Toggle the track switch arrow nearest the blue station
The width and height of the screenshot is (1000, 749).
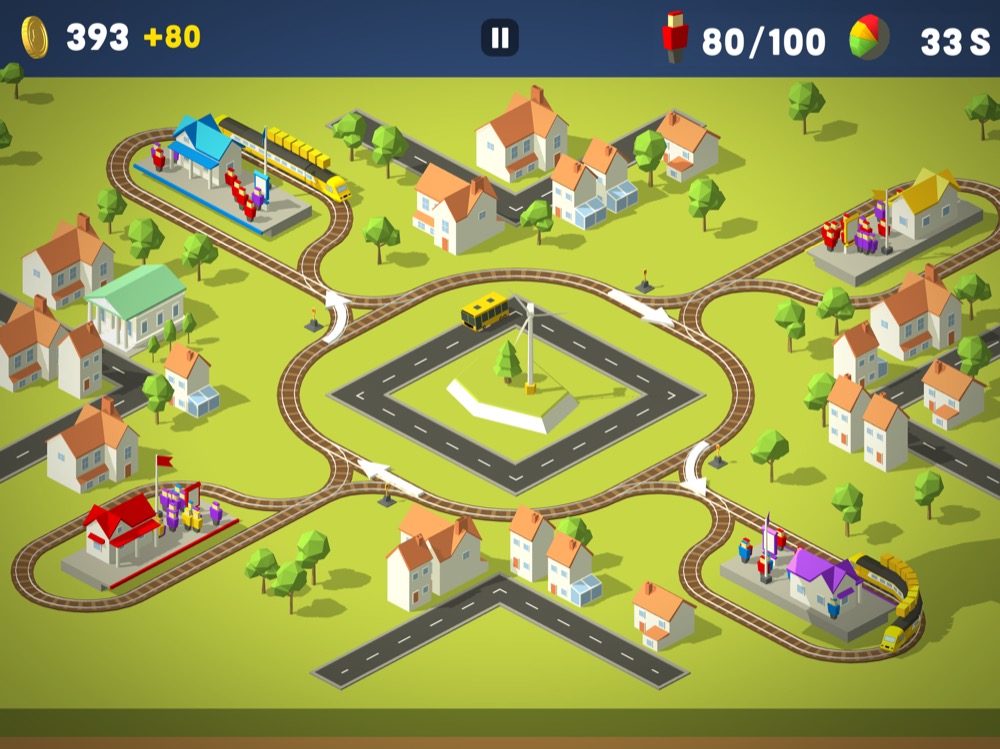(x=335, y=314)
